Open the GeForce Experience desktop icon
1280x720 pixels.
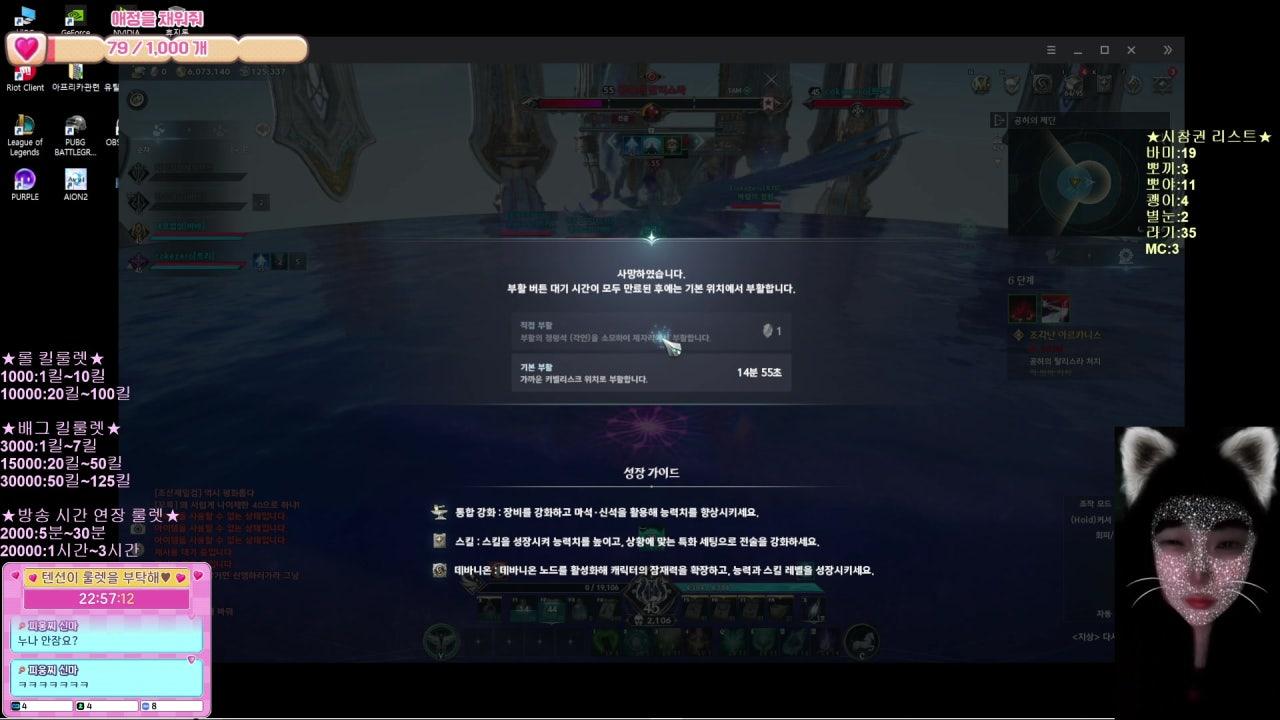point(74,18)
